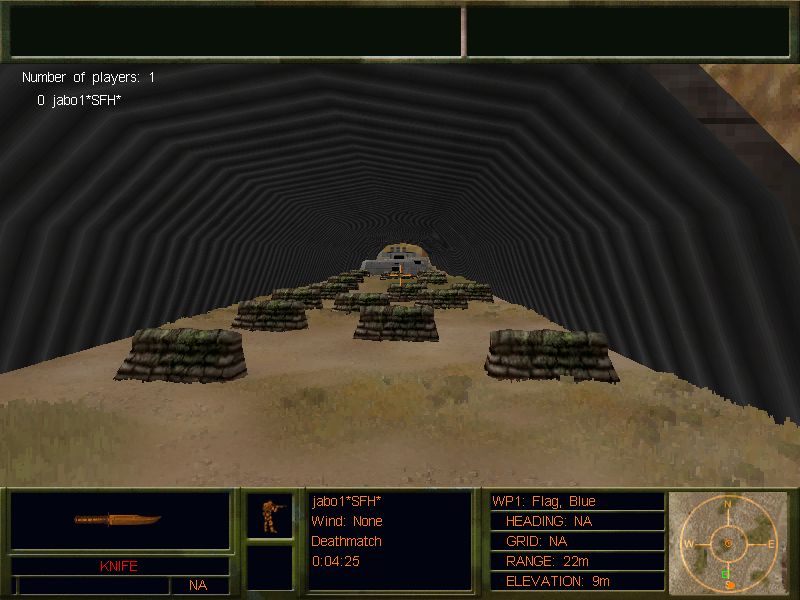Viewport: 800px width, 600px height.
Task: Click the soldier stance icon
Action: tap(269, 516)
